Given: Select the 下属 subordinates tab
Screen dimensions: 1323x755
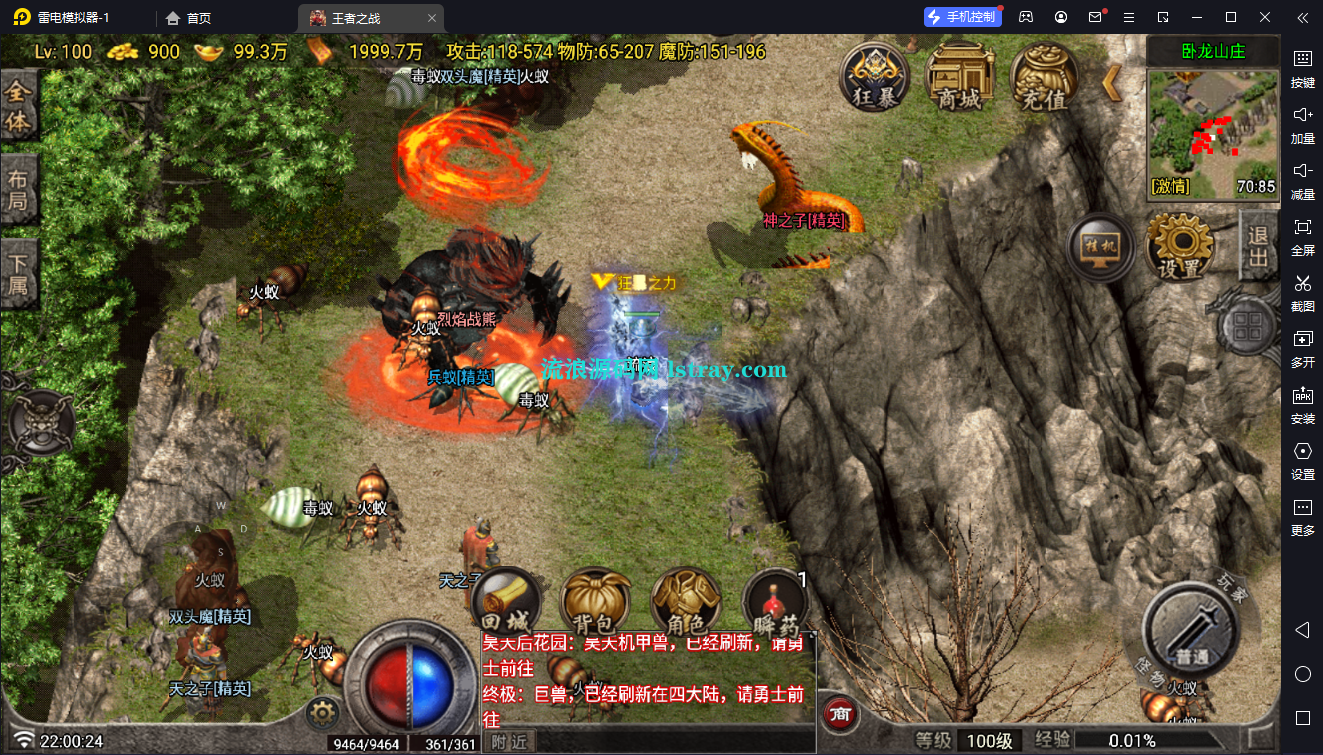Looking at the screenshot, I should click(19, 277).
